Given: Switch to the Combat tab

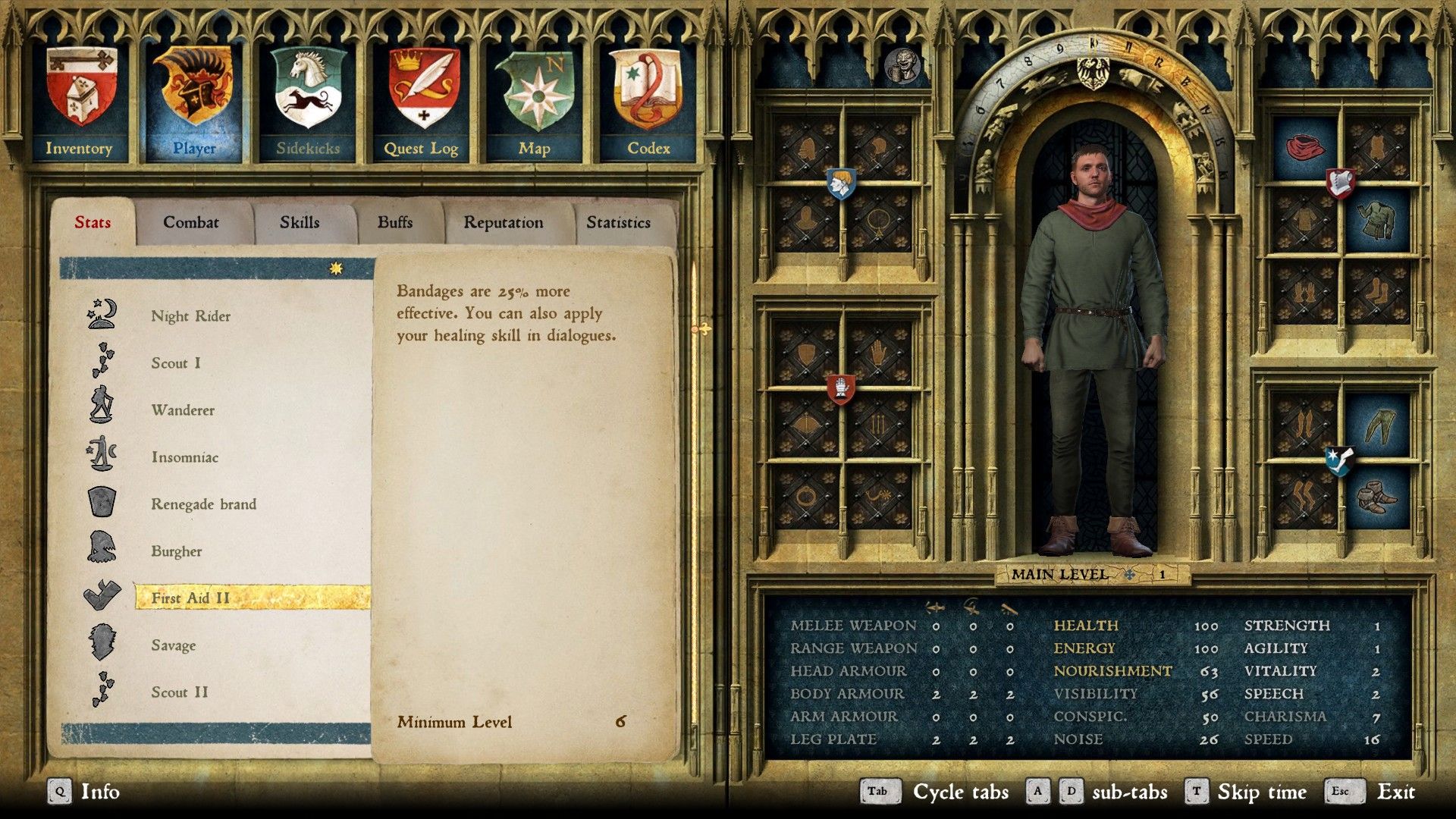Looking at the screenshot, I should click(190, 222).
